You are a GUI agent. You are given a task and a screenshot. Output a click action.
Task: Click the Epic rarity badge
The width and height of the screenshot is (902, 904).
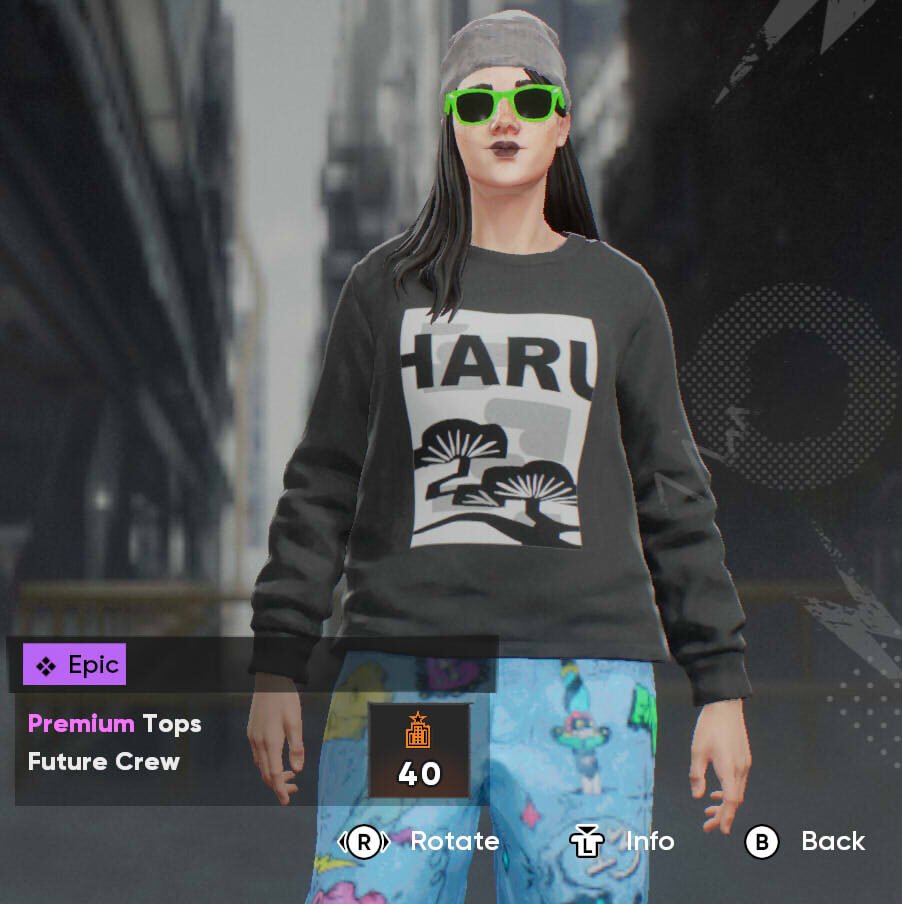click(75, 665)
